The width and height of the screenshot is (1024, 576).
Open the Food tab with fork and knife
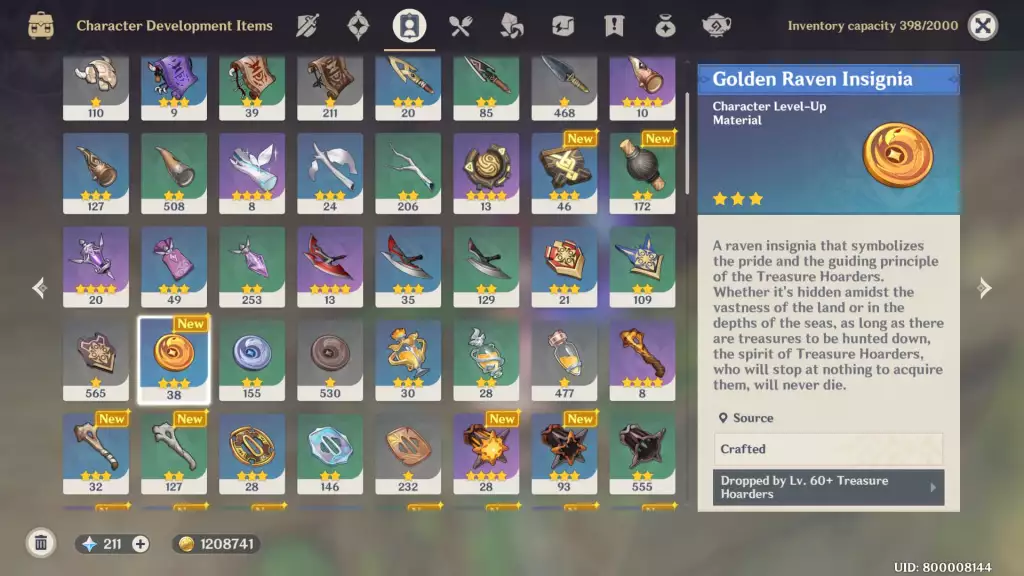pyautogui.click(x=460, y=26)
